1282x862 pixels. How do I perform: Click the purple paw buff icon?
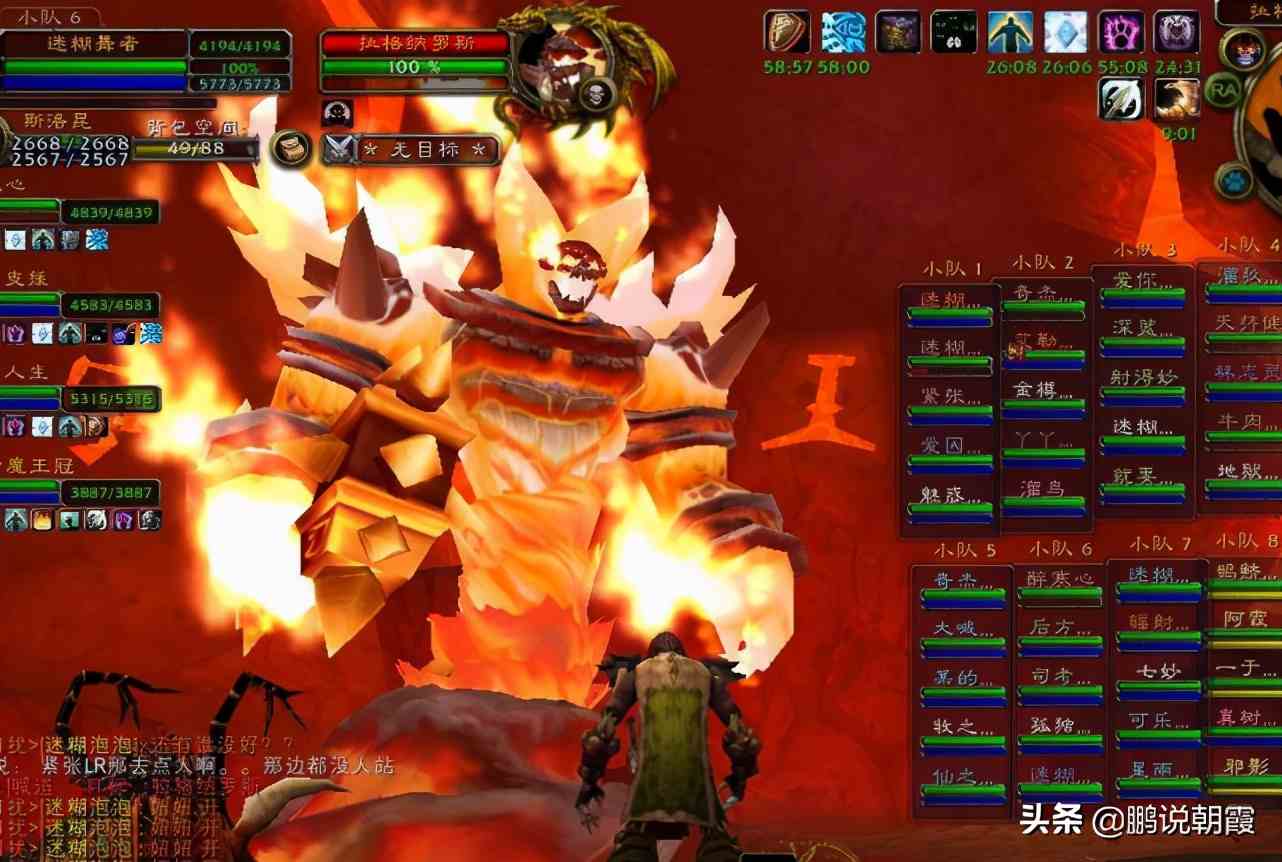coord(1121,32)
